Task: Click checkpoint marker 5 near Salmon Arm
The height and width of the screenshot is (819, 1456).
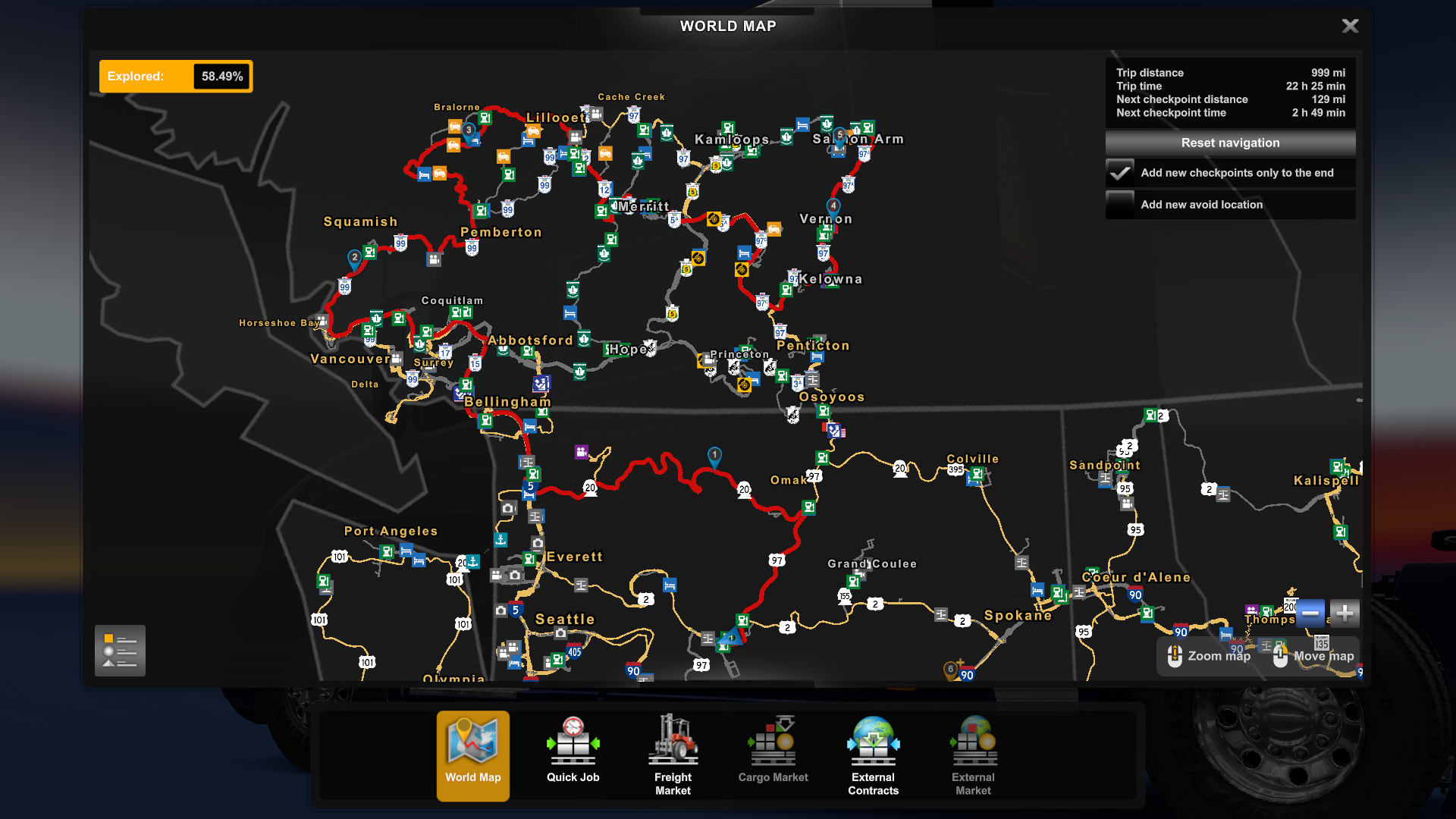Action: click(x=839, y=132)
